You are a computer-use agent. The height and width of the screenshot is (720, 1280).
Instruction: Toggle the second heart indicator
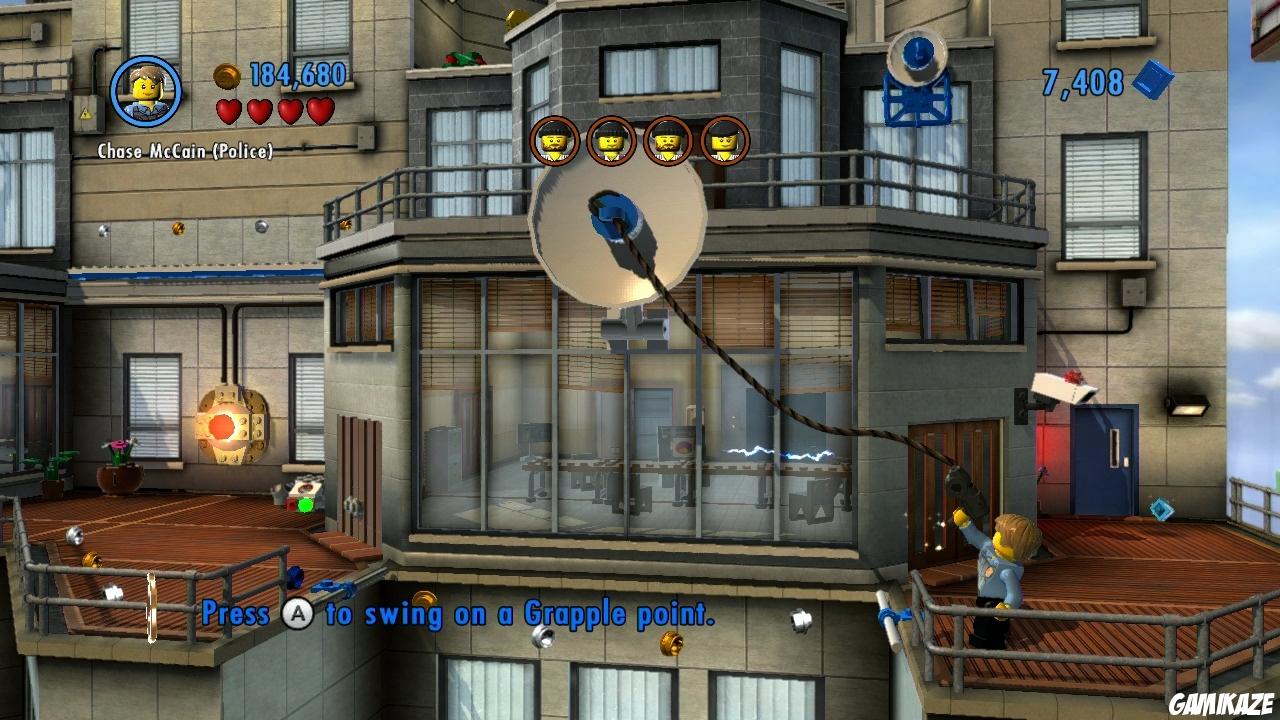[x=262, y=112]
